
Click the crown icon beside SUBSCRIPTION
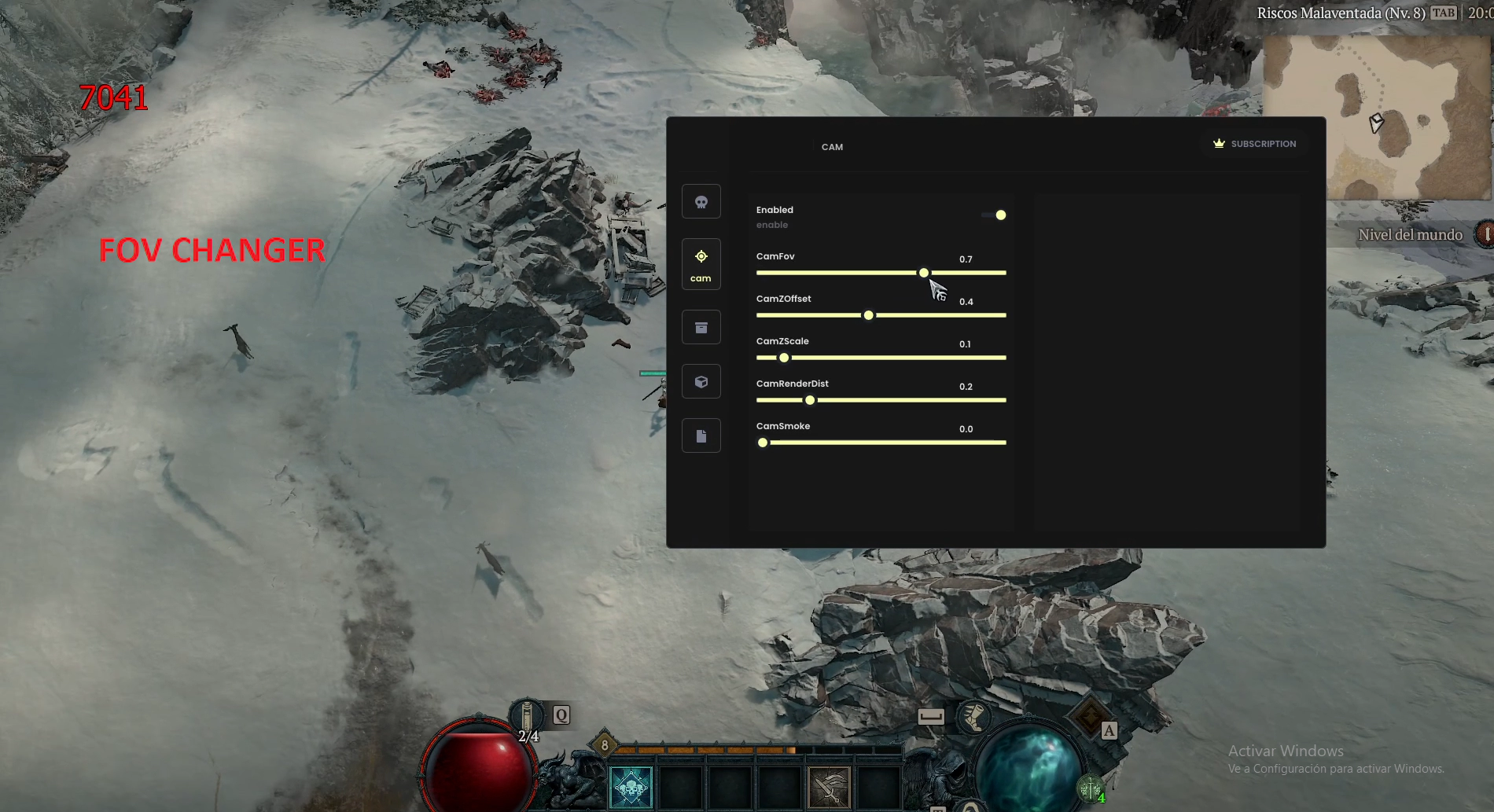1219,143
